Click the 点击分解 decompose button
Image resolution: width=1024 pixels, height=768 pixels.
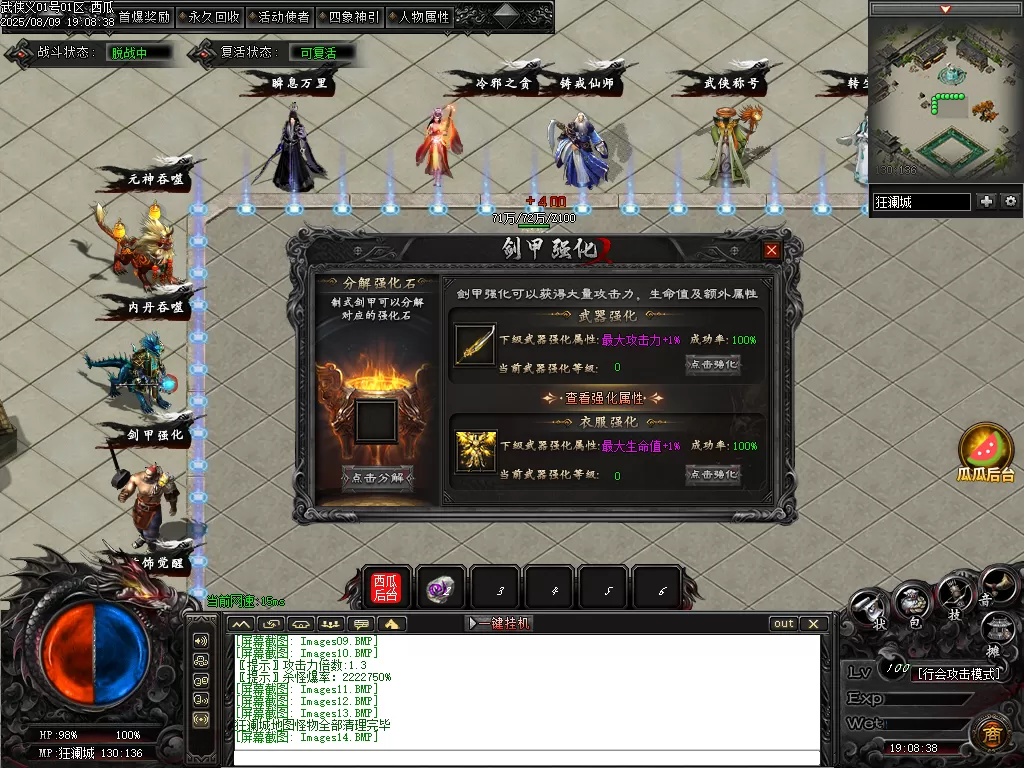click(x=377, y=478)
